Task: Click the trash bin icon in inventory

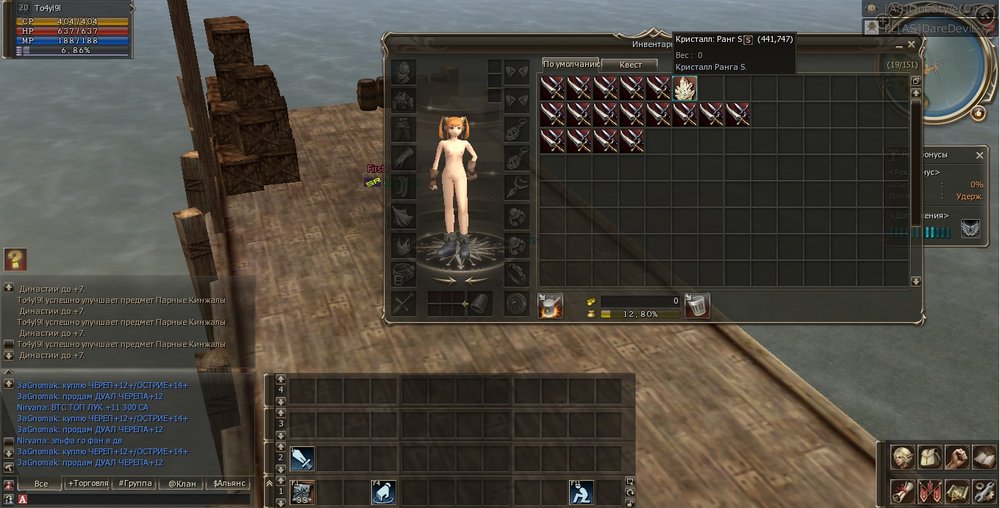Action: [x=698, y=306]
